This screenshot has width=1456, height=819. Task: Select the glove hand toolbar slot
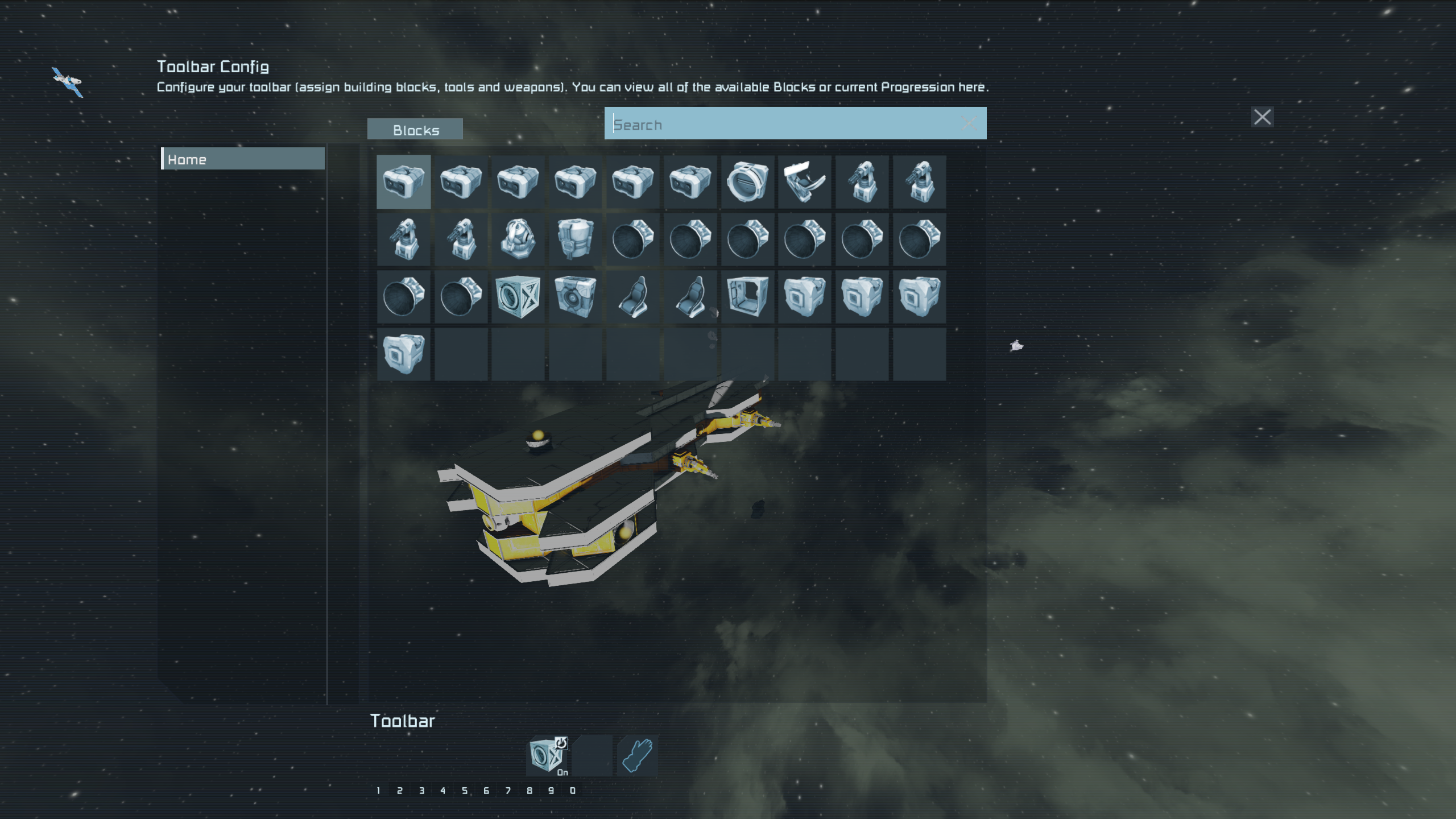pos(637,756)
